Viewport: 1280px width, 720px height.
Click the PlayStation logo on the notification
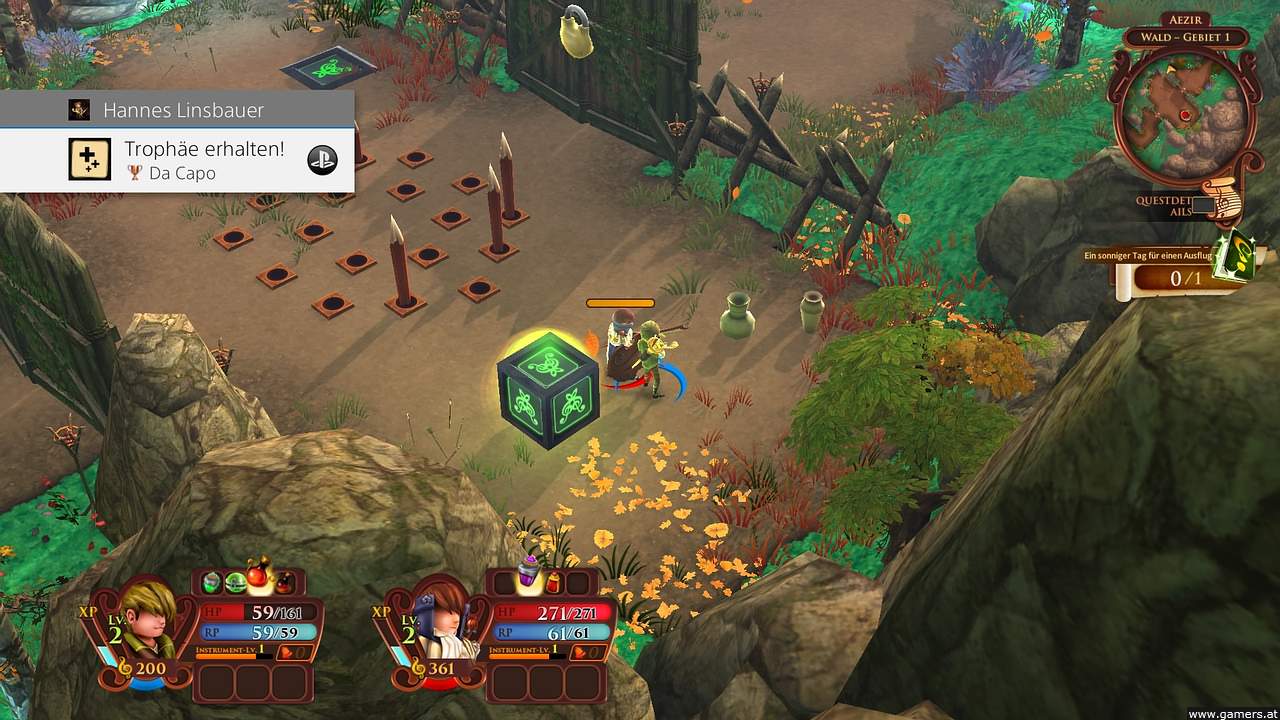[322, 160]
